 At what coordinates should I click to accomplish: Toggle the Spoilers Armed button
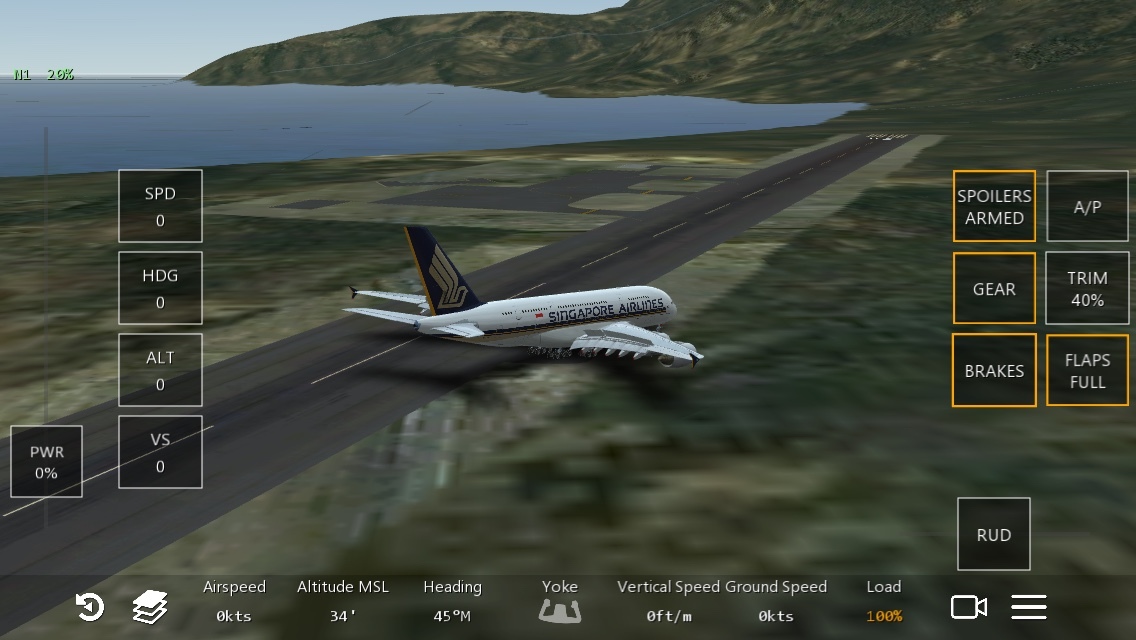coord(994,206)
